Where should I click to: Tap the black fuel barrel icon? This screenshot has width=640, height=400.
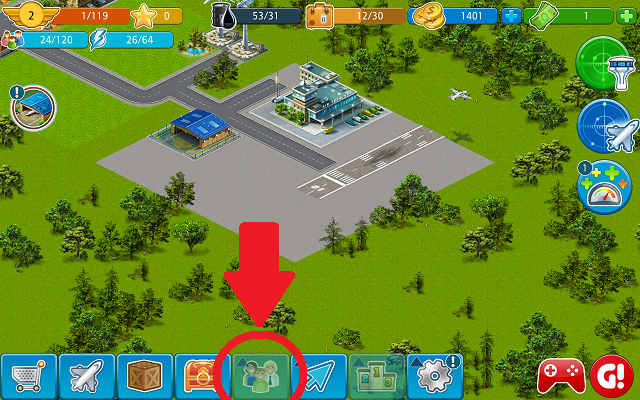[224, 16]
